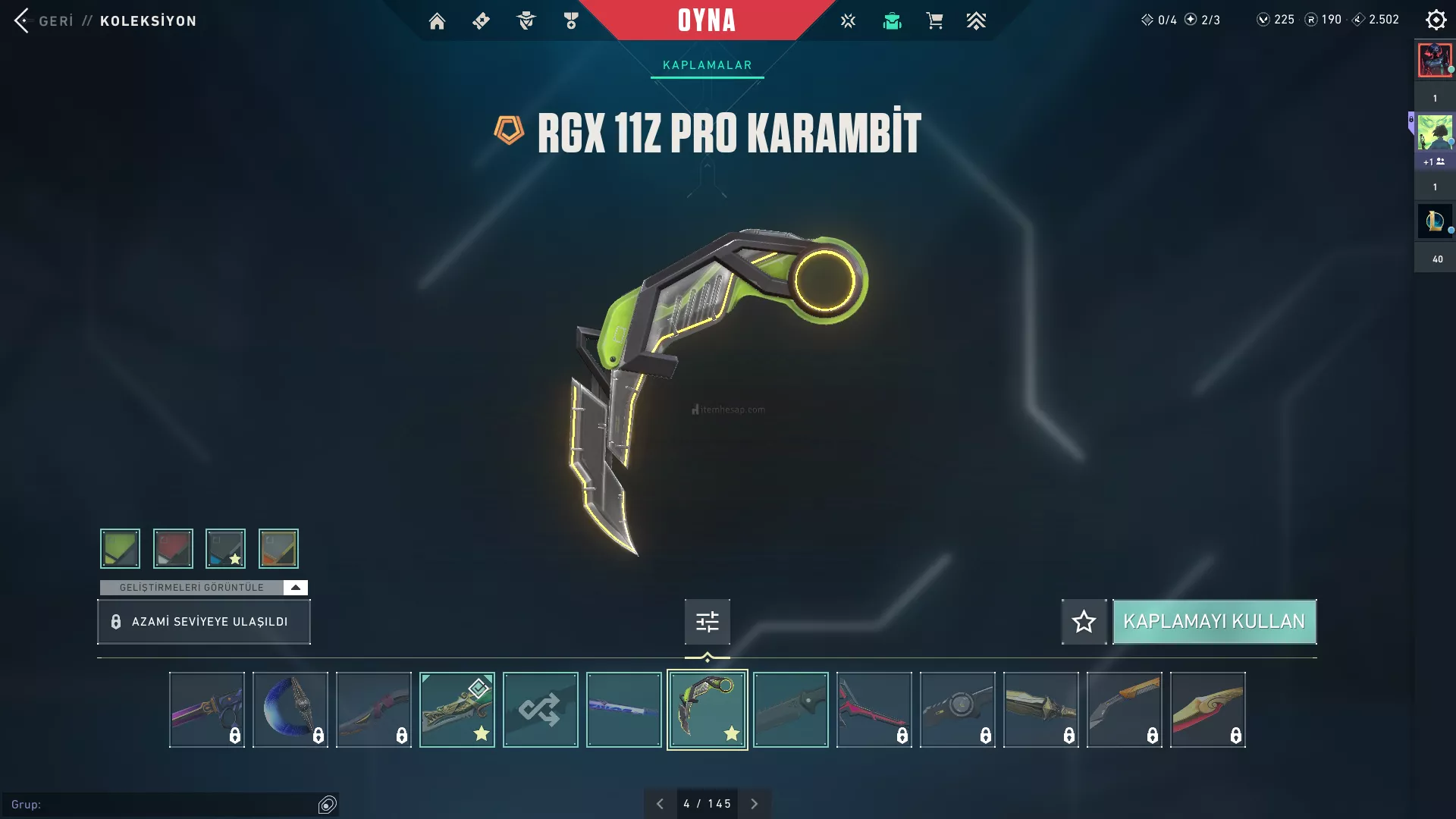Choose the orange color variant swatch
Image resolution: width=1456 pixels, height=819 pixels.
[x=278, y=548]
